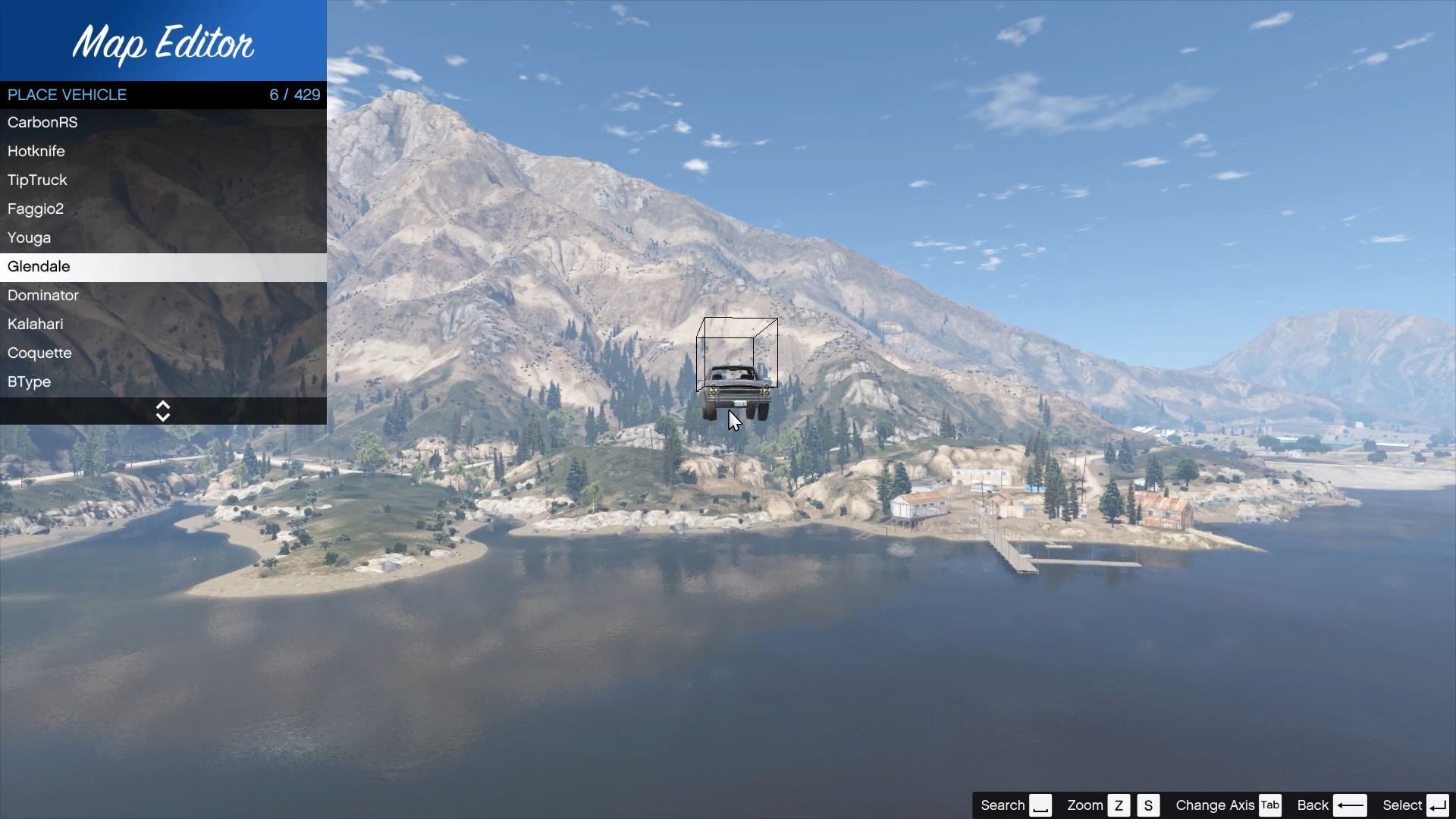Click the vehicle placement wireframe cube

pos(737,354)
